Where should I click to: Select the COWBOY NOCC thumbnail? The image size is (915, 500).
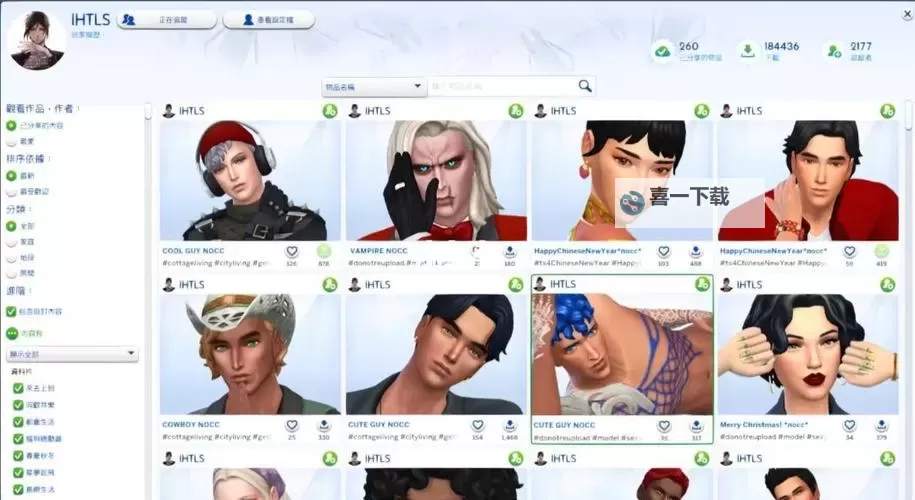click(x=250, y=355)
